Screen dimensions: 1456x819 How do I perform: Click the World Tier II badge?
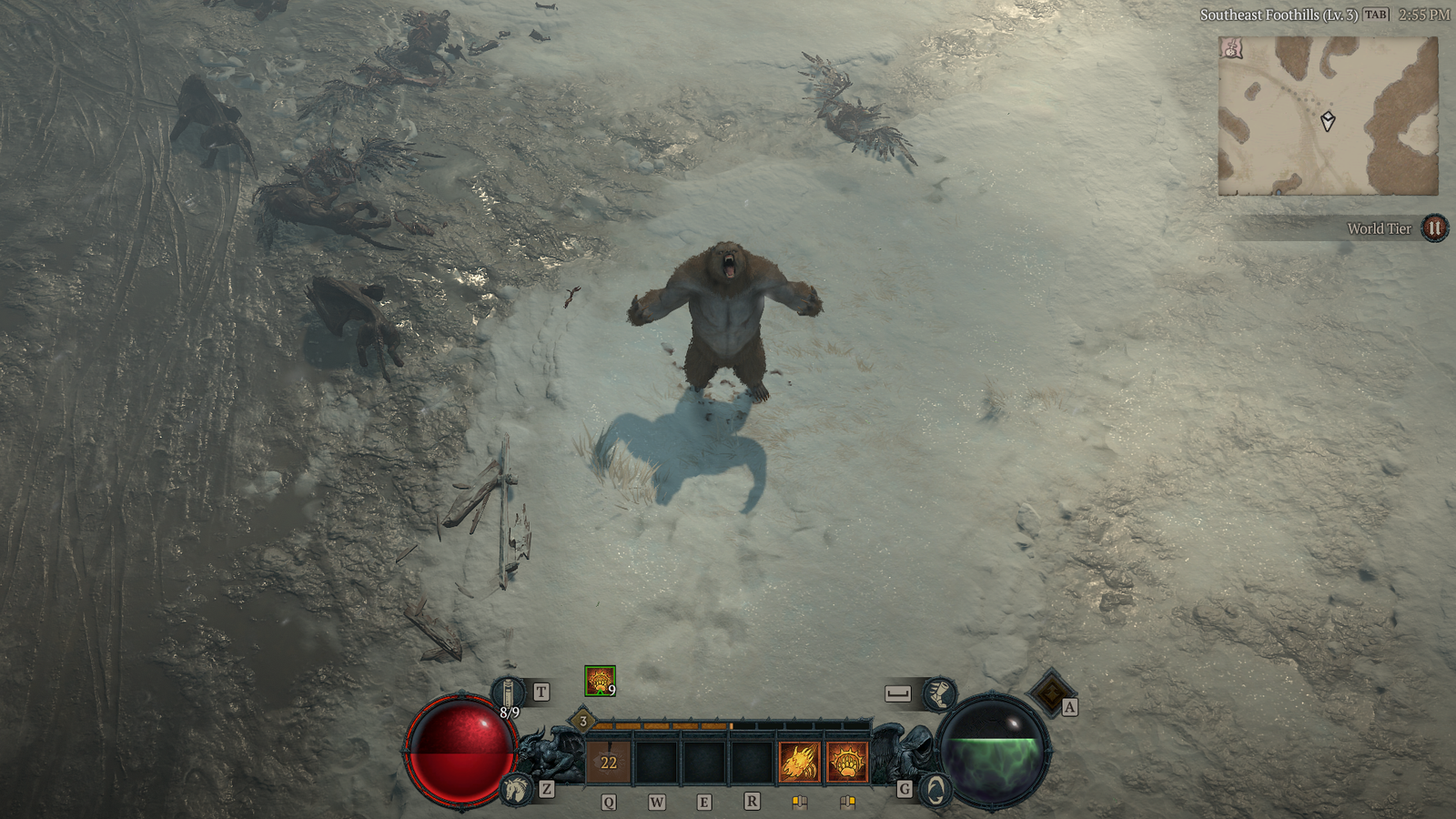tap(1434, 228)
